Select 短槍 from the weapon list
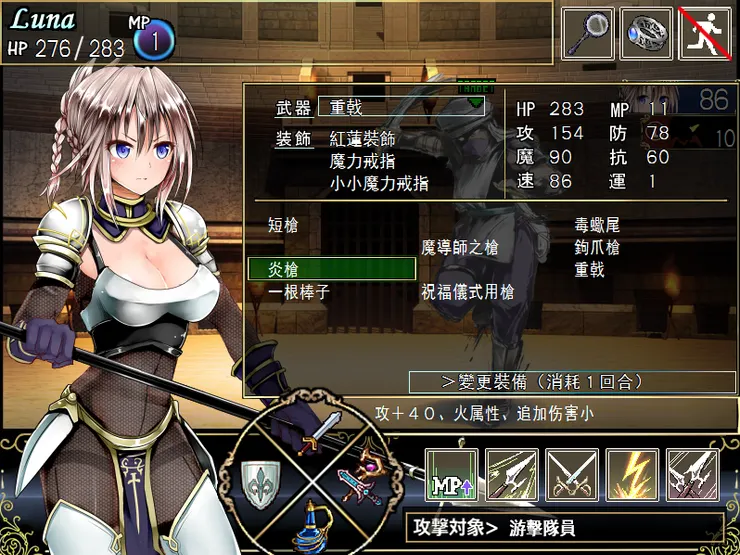The width and height of the screenshot is (740, 555). 284,225
